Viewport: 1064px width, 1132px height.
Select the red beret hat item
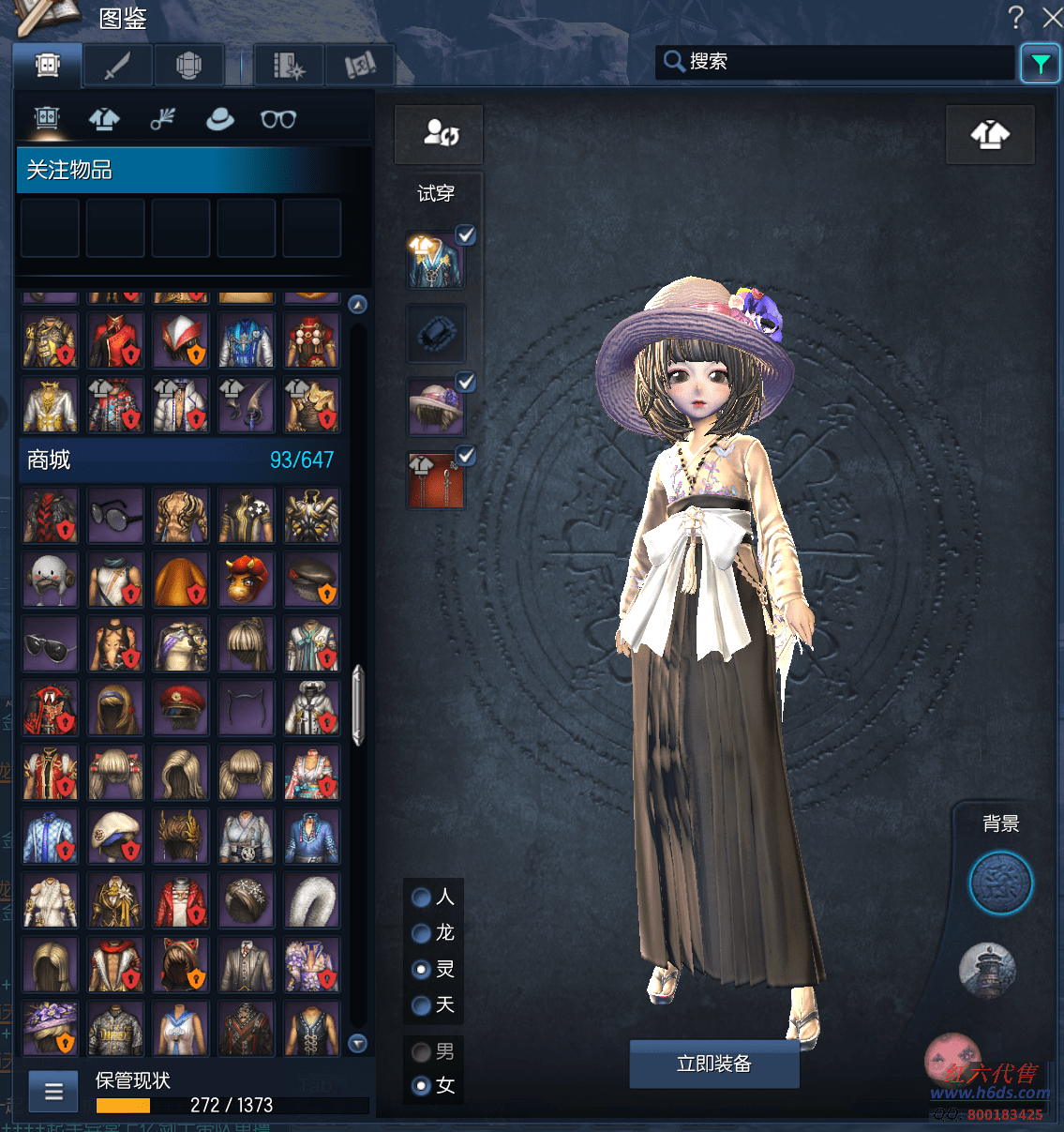tap(181, 708)
